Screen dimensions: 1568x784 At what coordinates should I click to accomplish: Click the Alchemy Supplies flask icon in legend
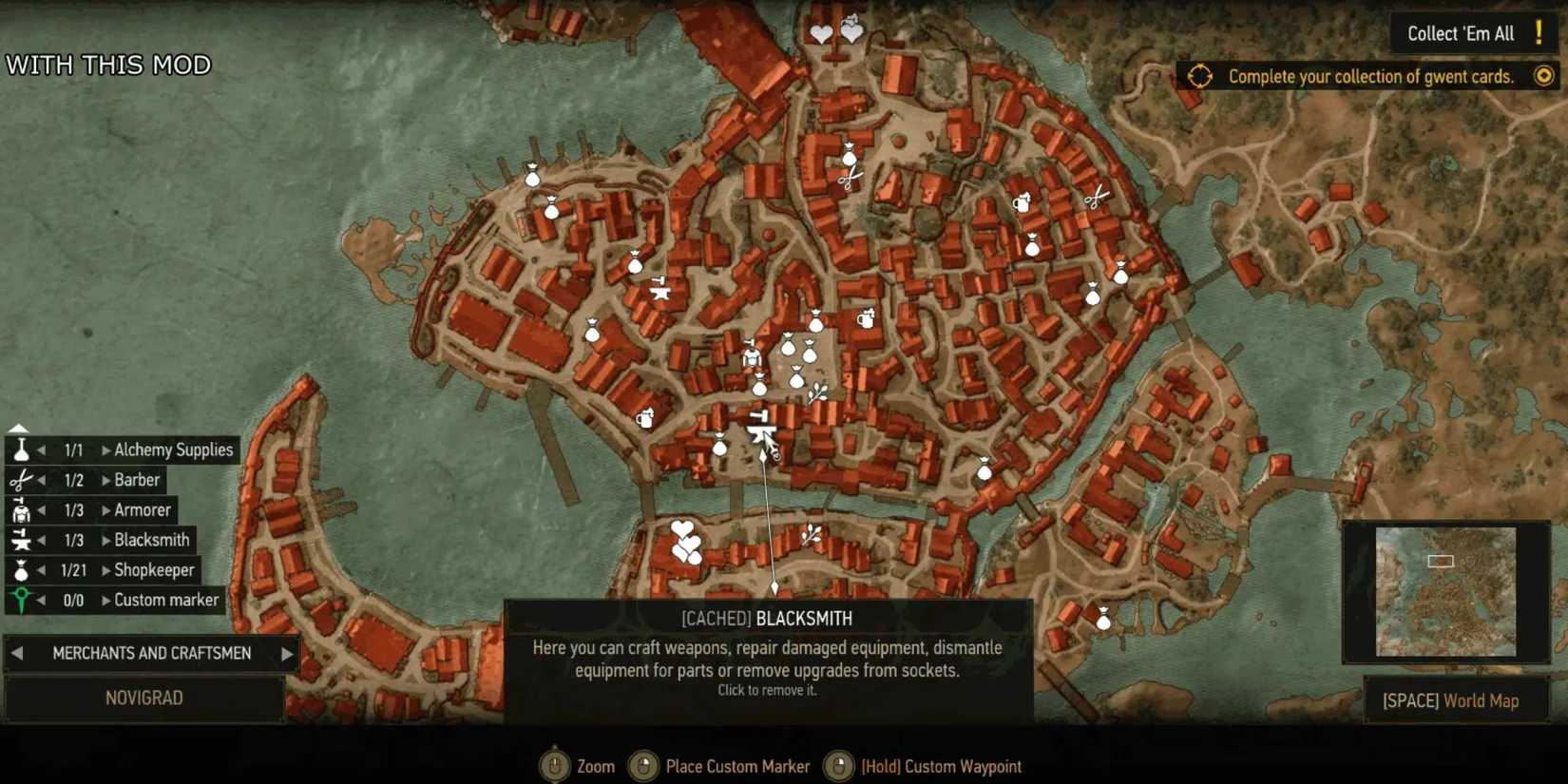pyautogui.click(x=21, y=449)
